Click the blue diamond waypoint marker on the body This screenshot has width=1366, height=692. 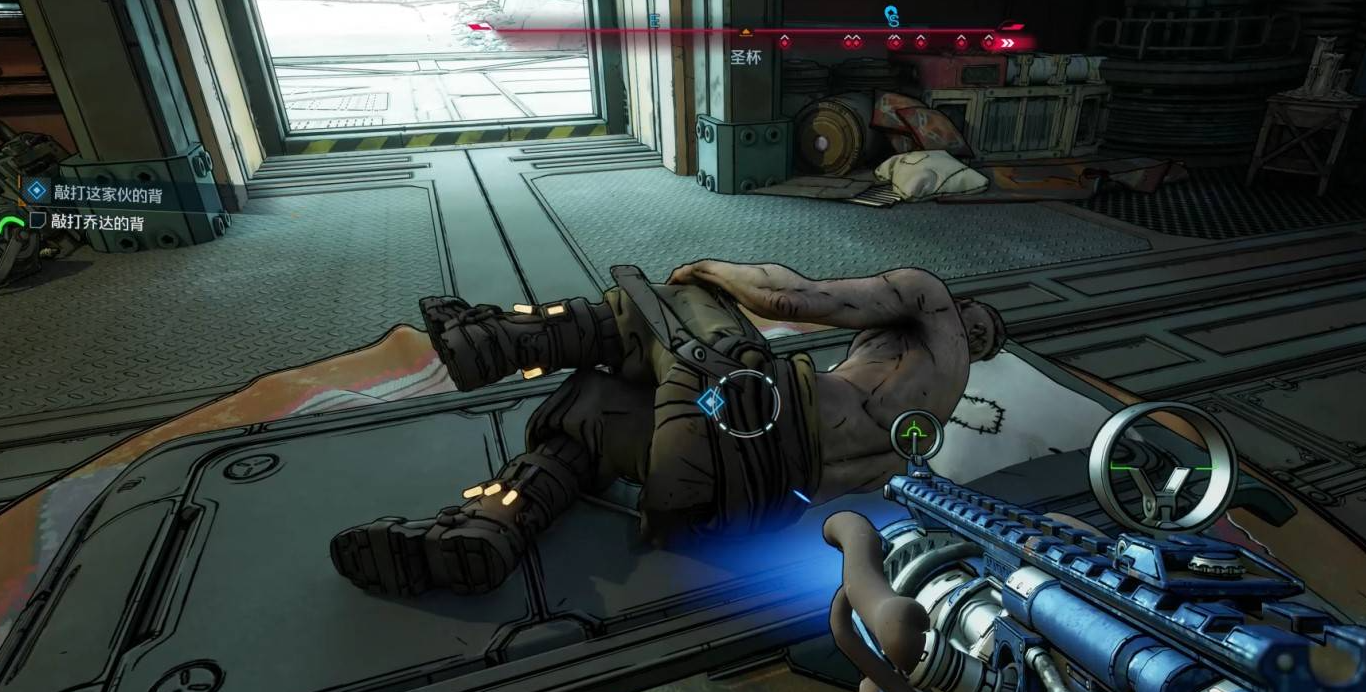tap(710, 402)
